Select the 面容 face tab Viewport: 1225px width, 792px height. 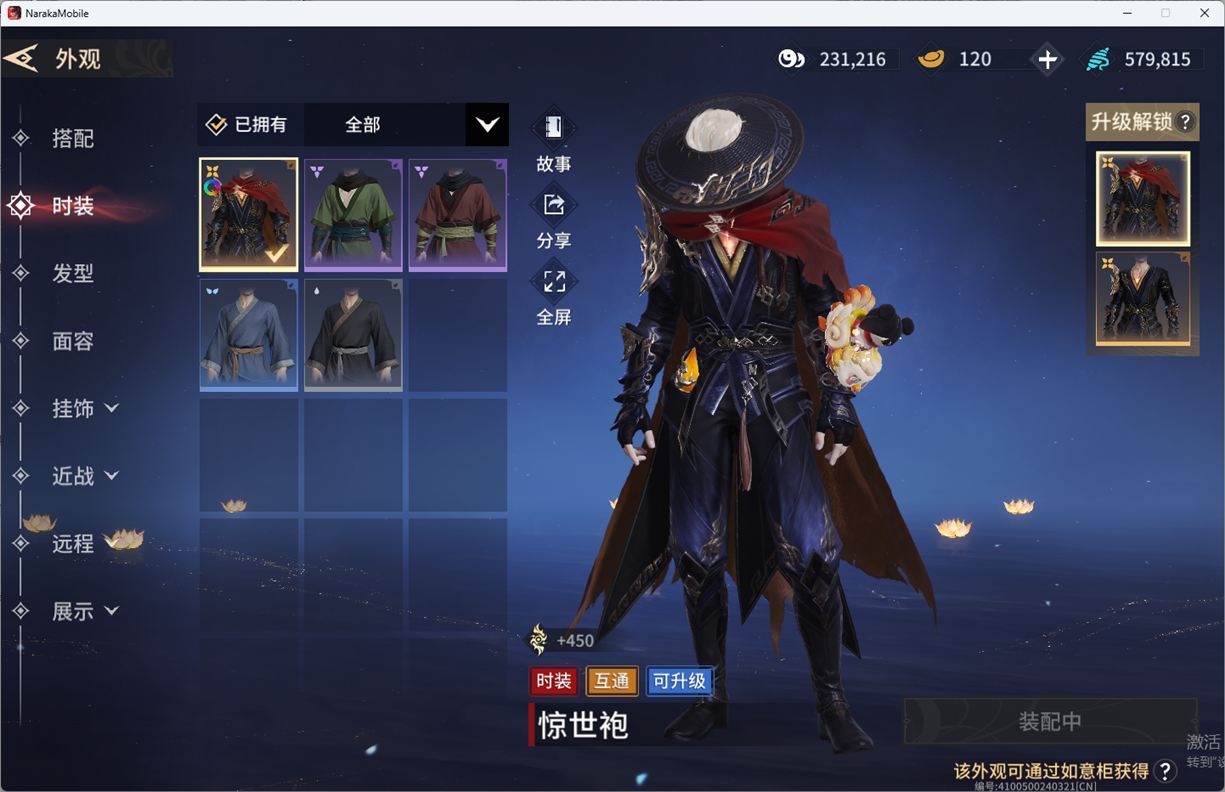point(73,341)
